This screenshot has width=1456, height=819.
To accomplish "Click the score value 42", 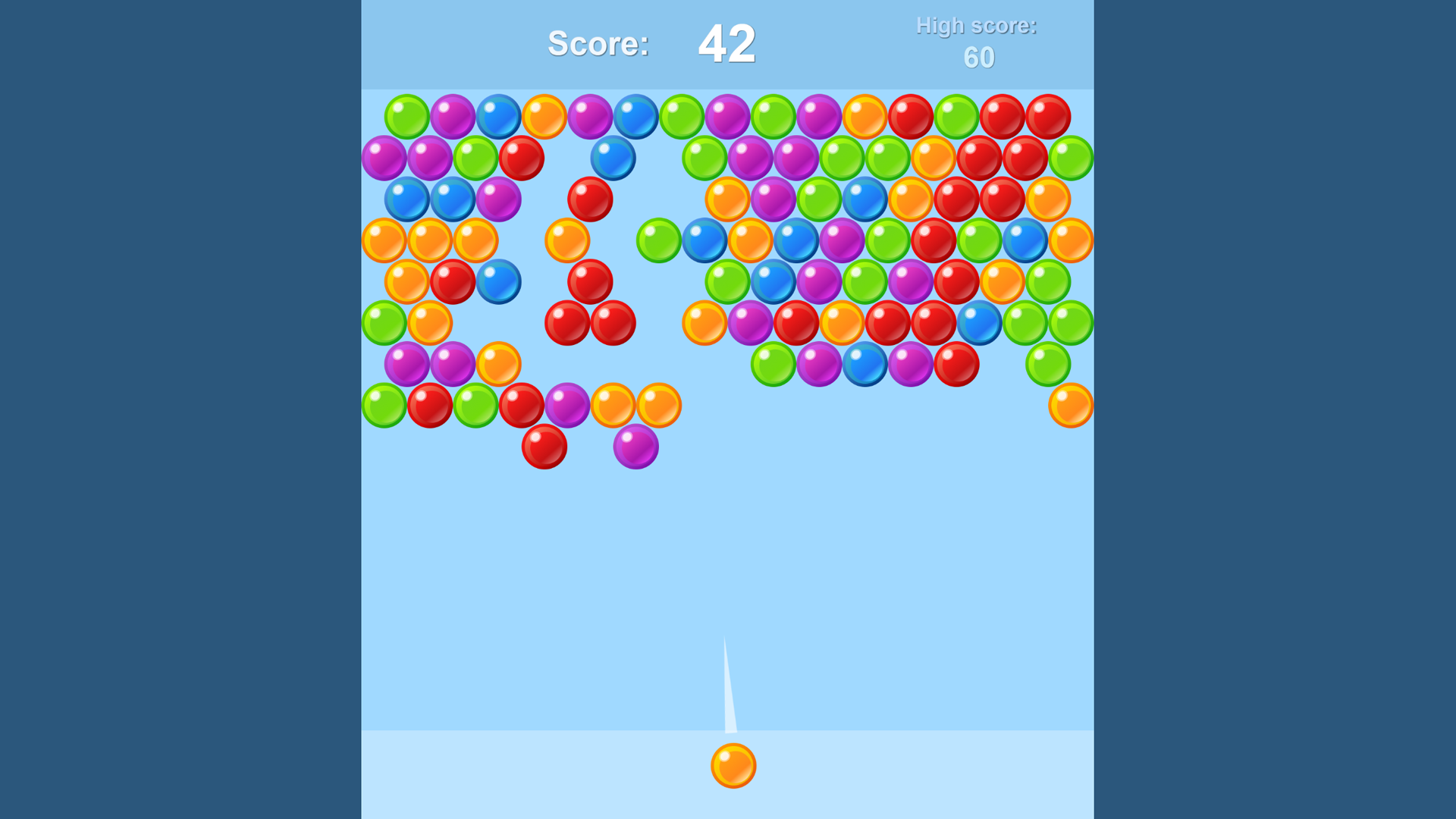I will tap(726, 43).
